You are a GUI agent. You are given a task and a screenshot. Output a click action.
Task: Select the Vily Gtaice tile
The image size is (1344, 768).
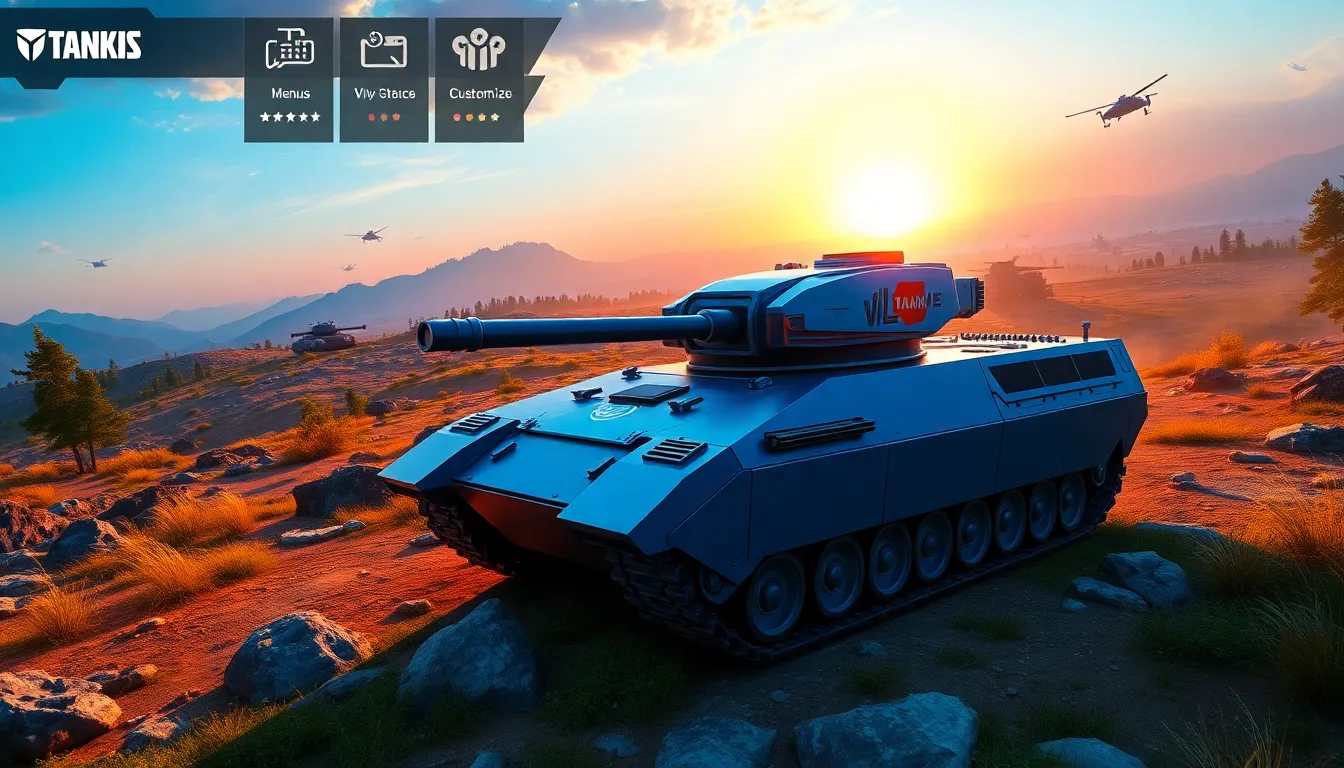384,79
